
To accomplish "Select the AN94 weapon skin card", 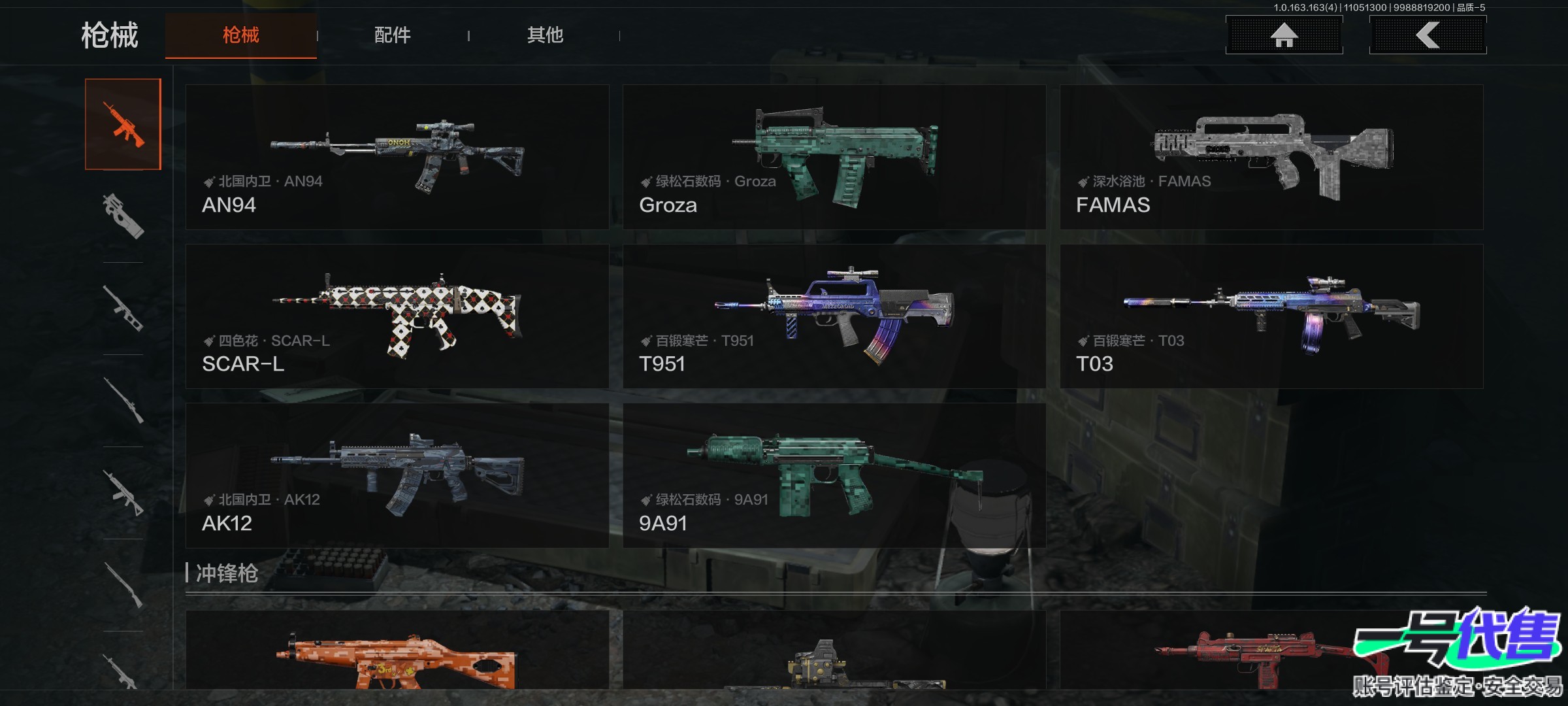I will (397, 157).
